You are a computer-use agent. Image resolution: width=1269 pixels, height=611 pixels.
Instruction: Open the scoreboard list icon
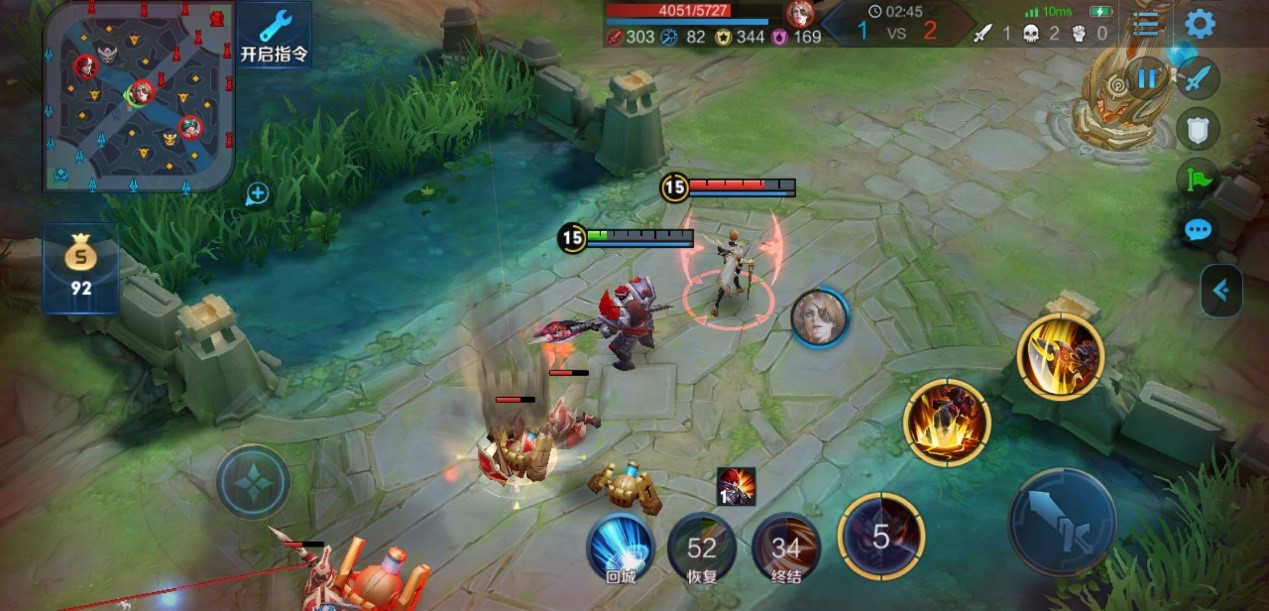coord(1147,24)
